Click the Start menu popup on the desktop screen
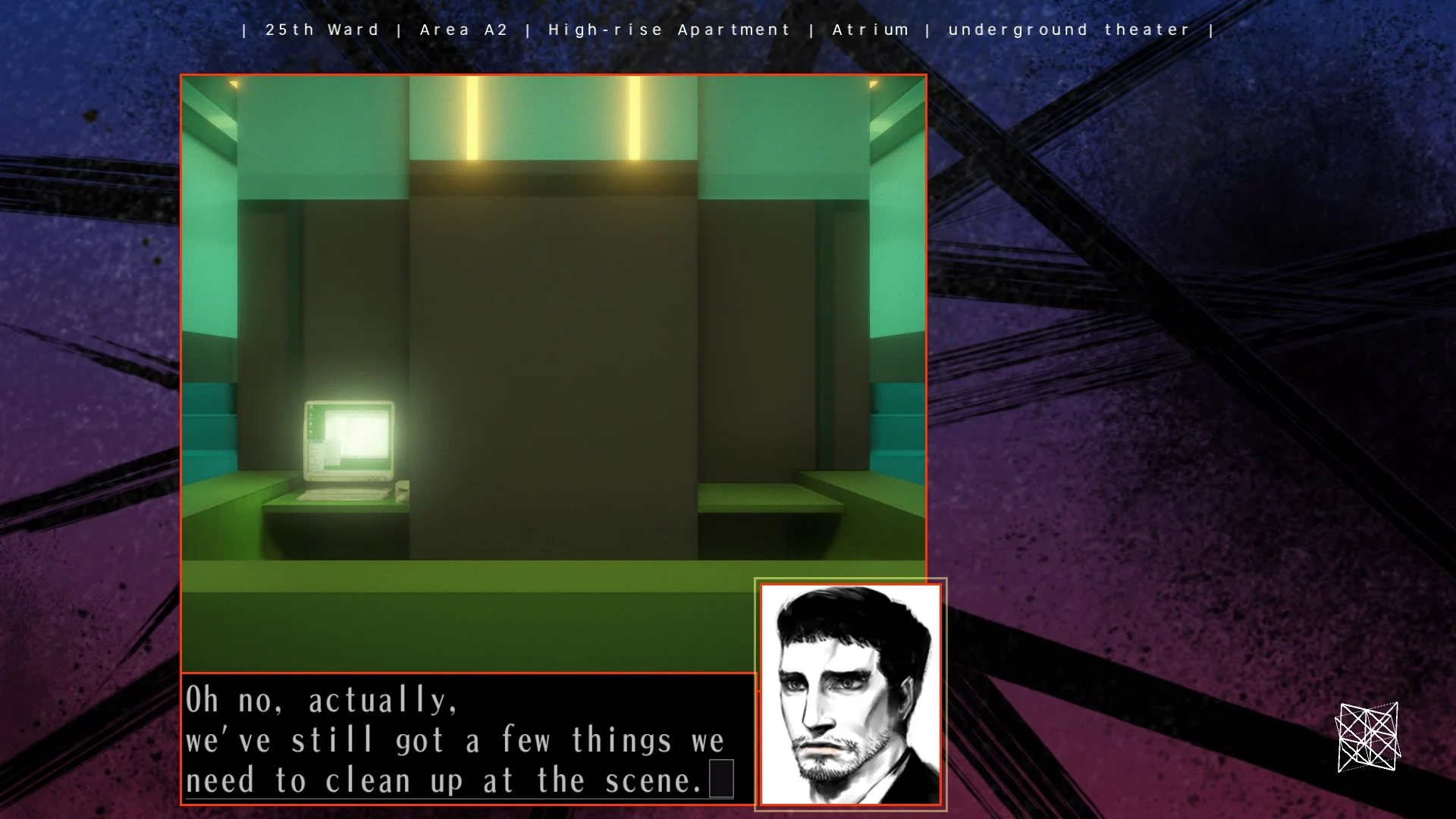The image size is (1456, 819). coord(315,455)
